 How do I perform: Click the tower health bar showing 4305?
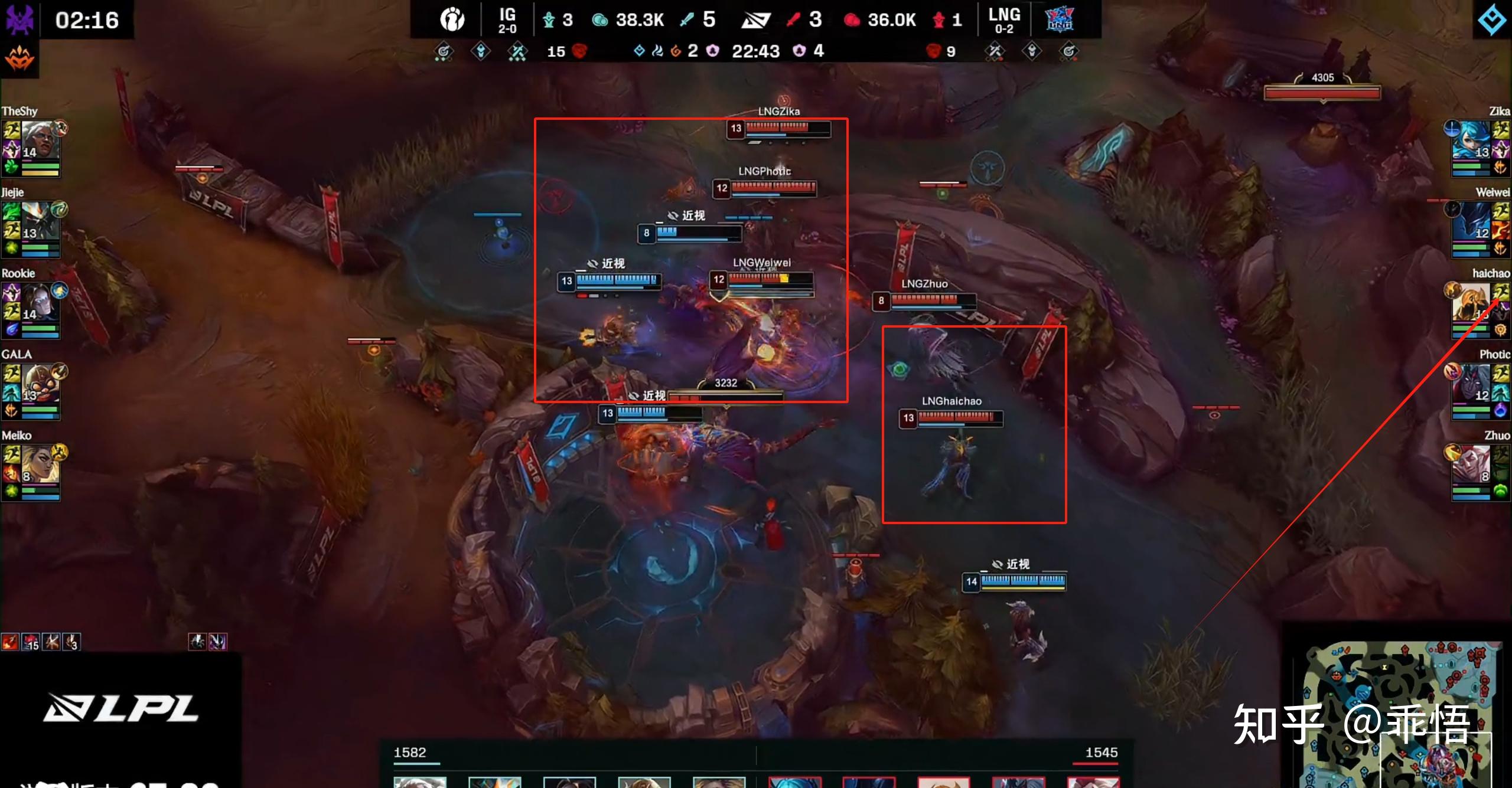(x=1321, y=92)
